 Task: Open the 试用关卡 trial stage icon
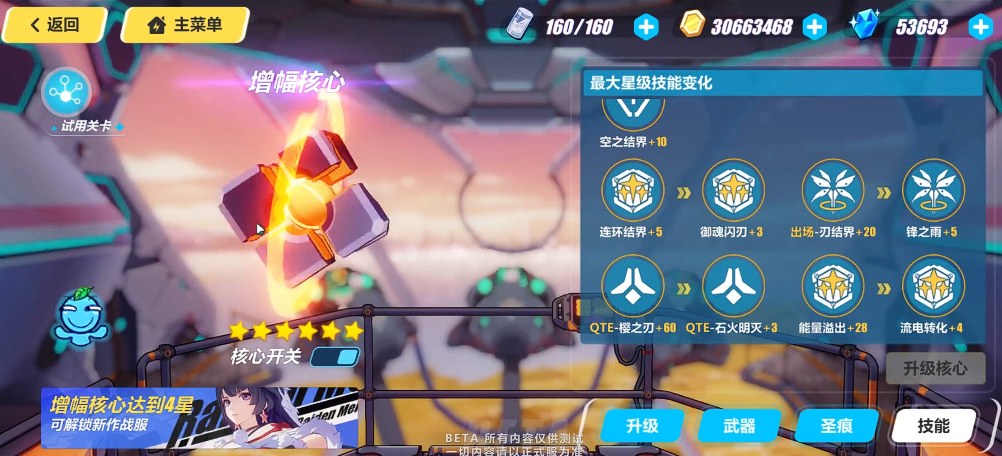66,93
